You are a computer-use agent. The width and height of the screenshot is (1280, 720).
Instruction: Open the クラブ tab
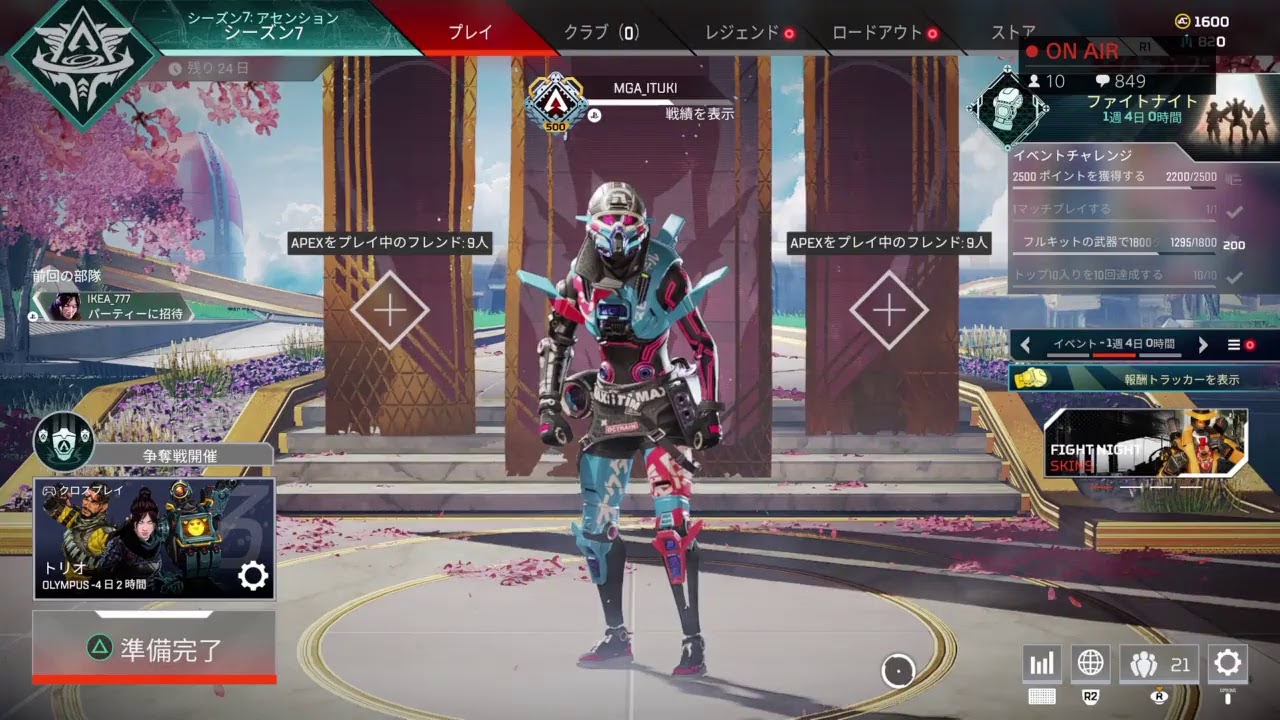coord(600,32)
